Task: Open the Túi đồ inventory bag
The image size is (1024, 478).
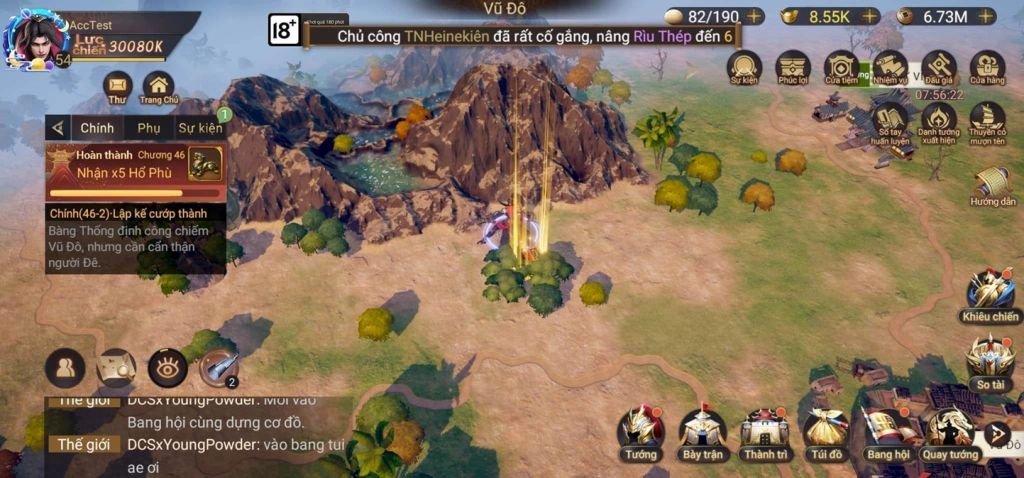Action: tap(826, 430)
